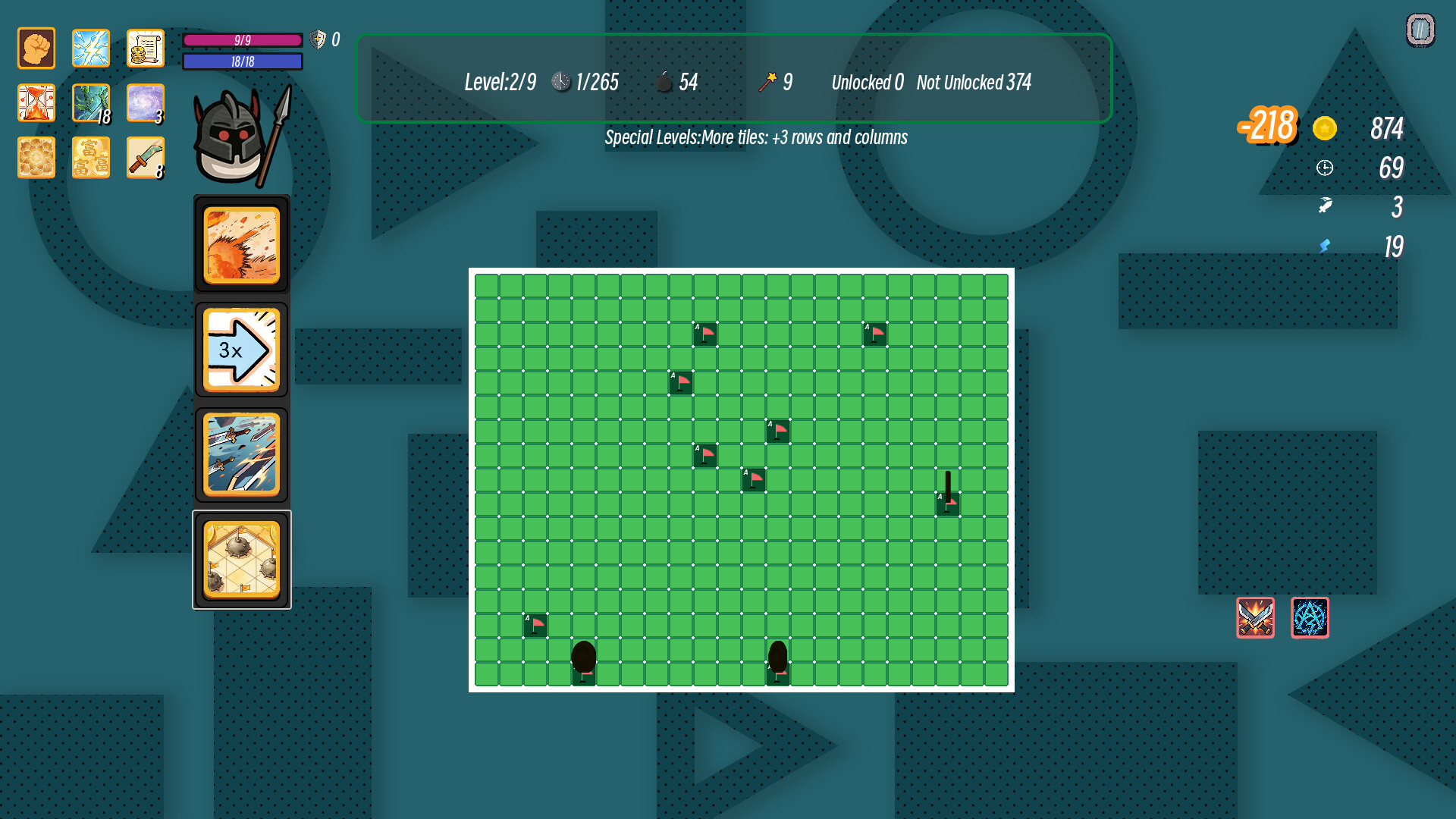Select the fist skill icon
This screenshot has height=819, width=1456.
(35, 47)
